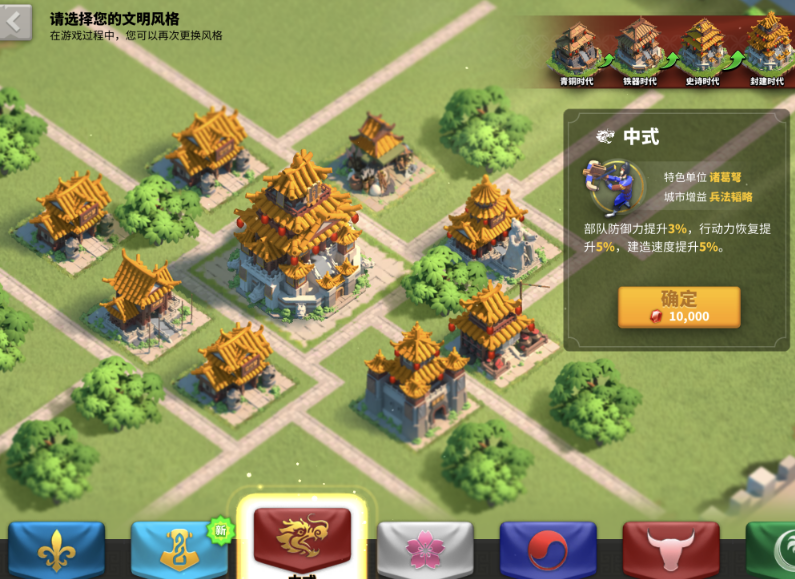Select the red dragon civilization banner

pos(302,540)
